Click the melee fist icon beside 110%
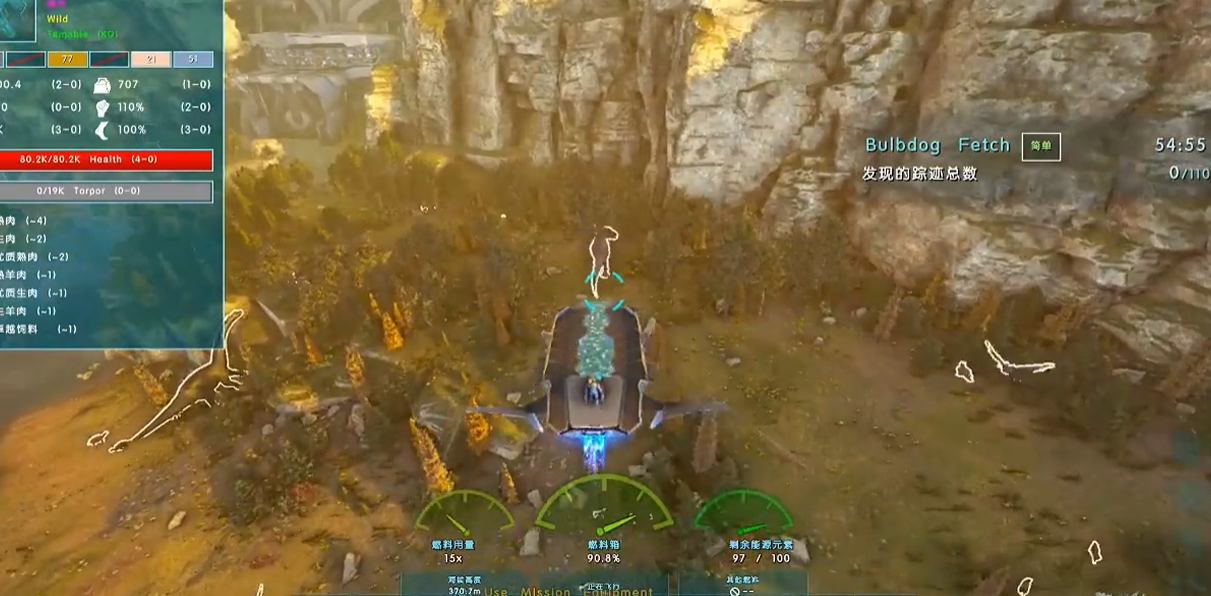 point(102,108)
